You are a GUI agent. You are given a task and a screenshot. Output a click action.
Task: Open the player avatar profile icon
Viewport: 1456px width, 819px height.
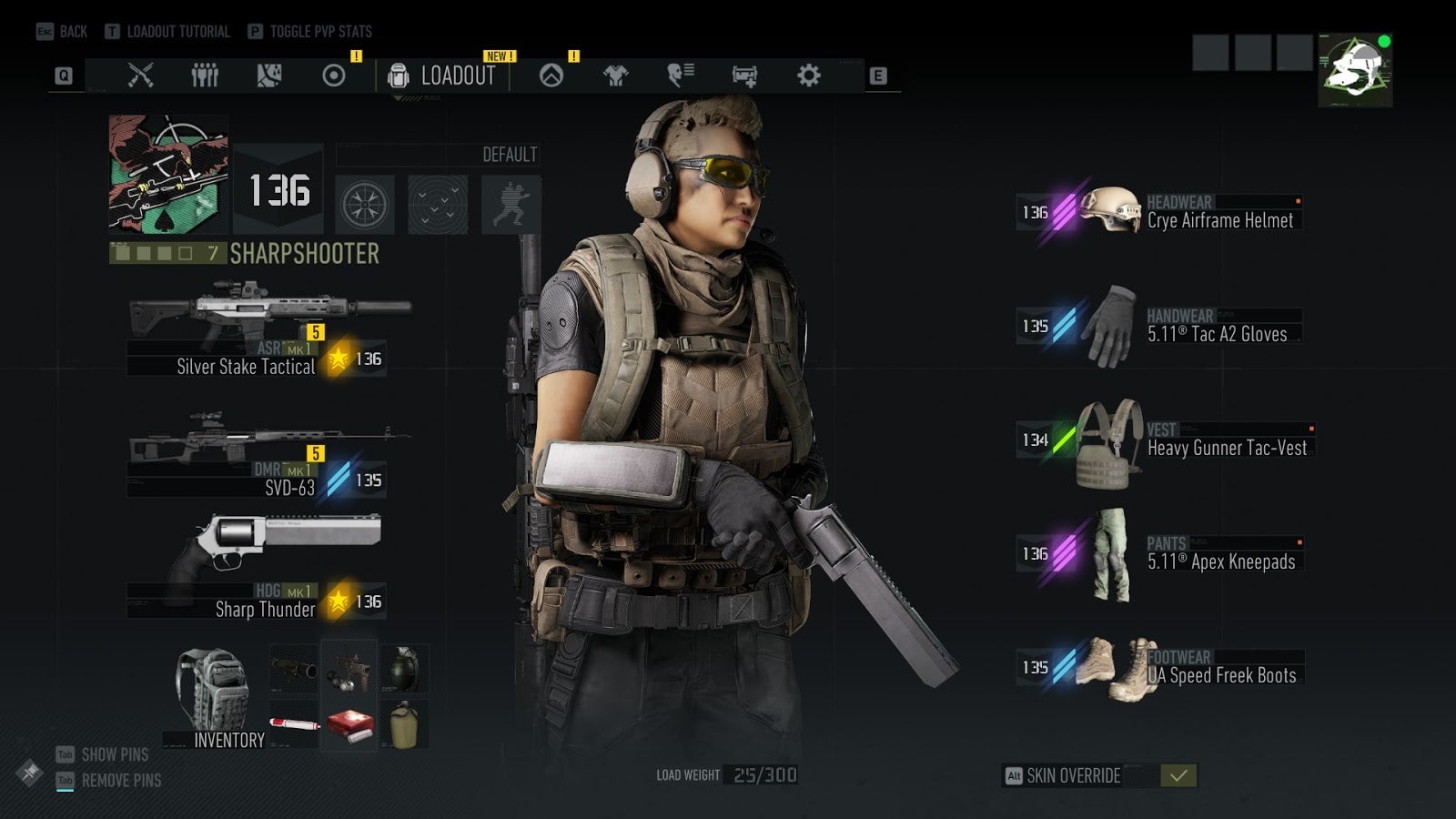coord(1355,70)
